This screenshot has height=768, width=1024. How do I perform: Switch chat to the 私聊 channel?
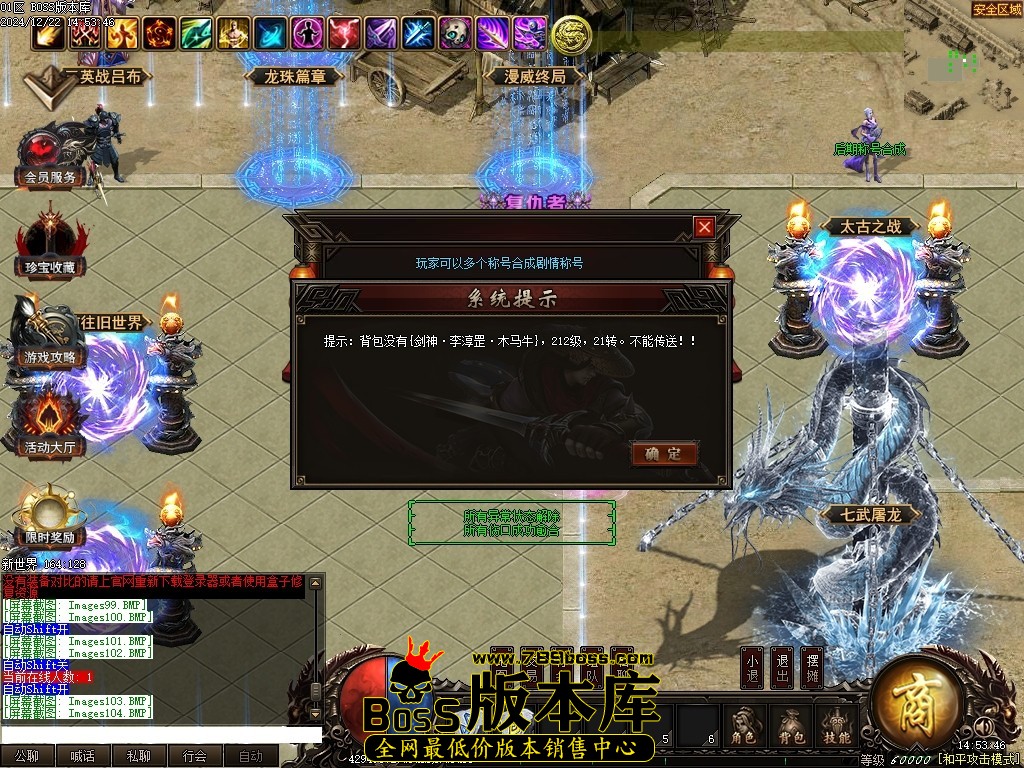[139, 756]
